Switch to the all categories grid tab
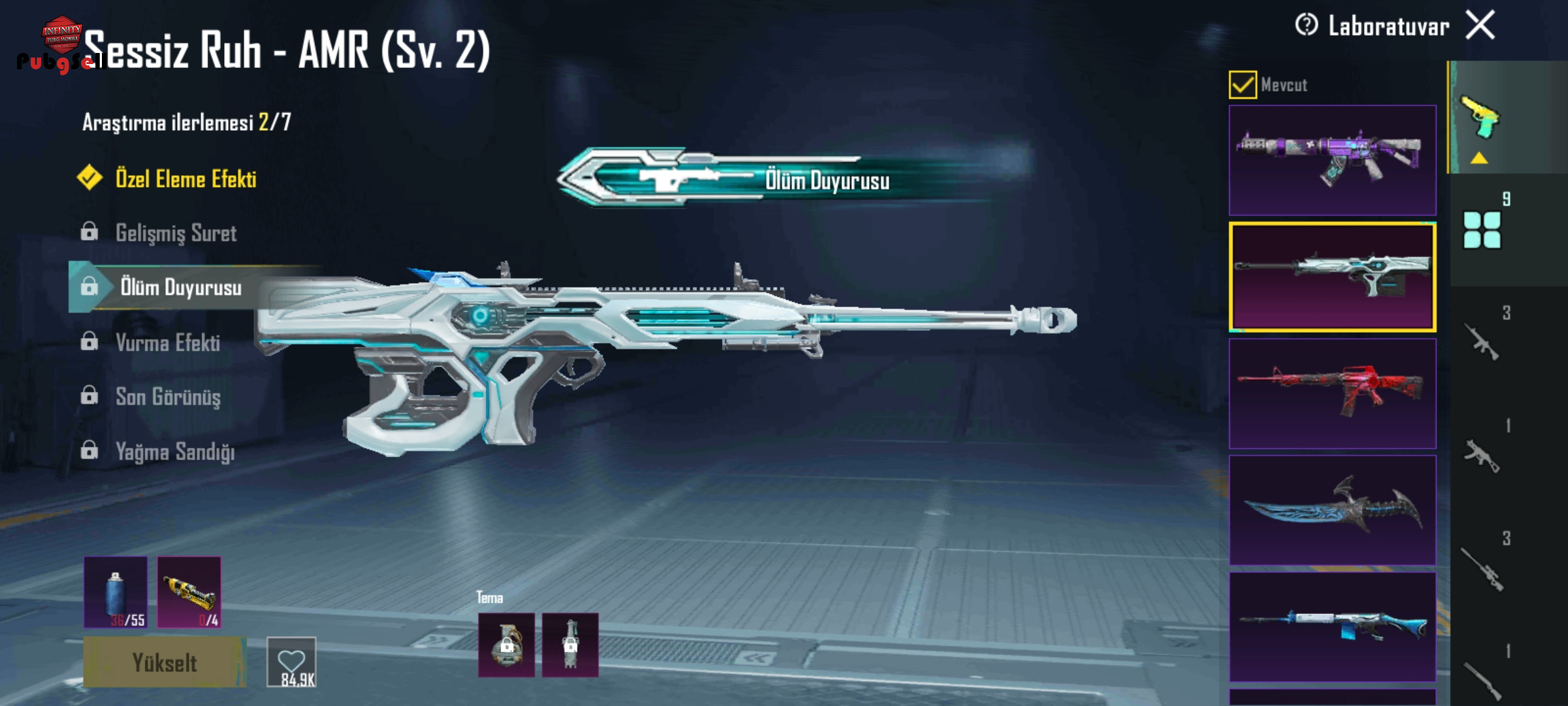The height and width of the screenshot is (706, 1568). (x=1482, y=230)
